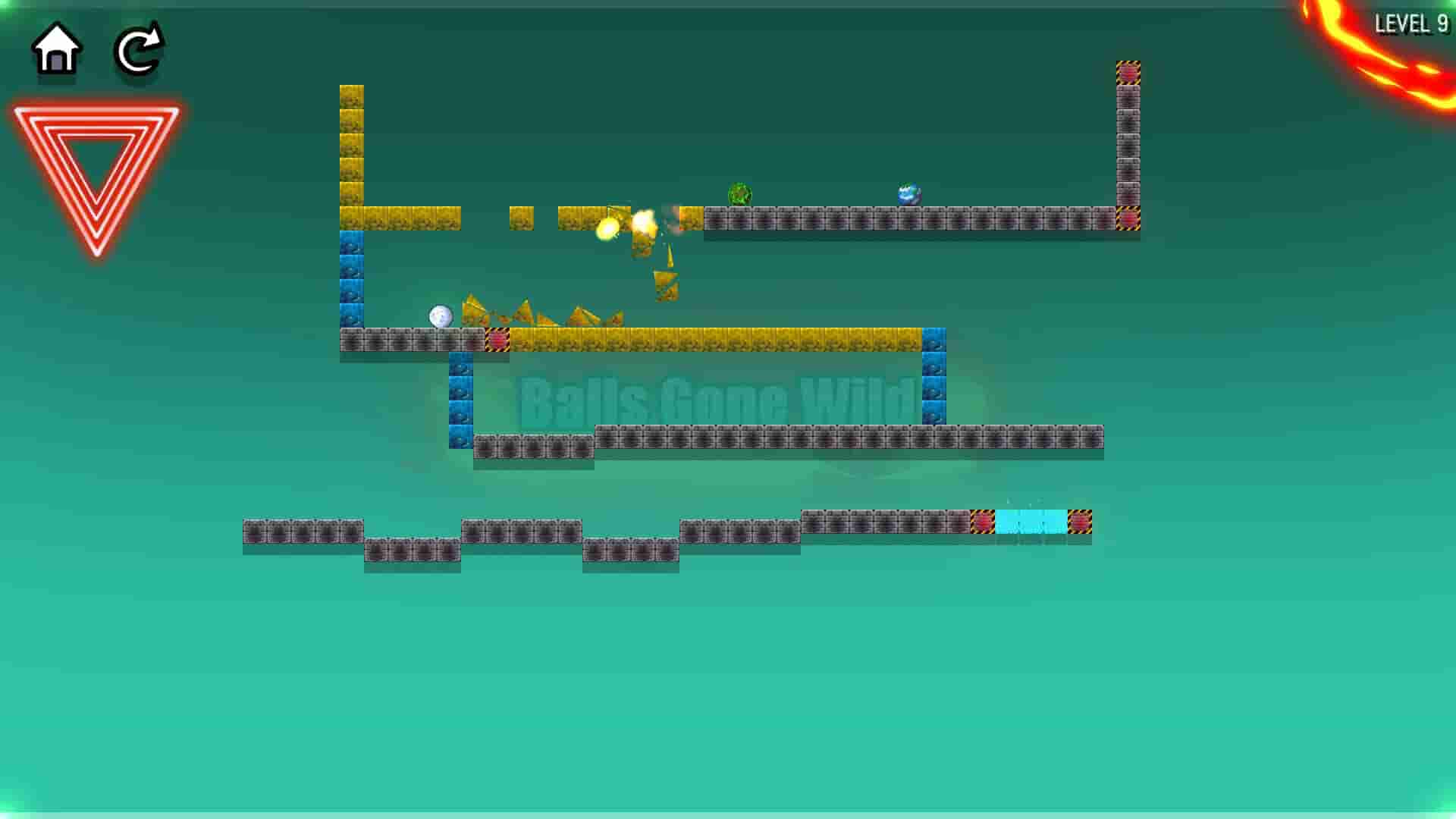Toggle the red hazard block beside the white ball
The image size is (1456, 819).
497,341
